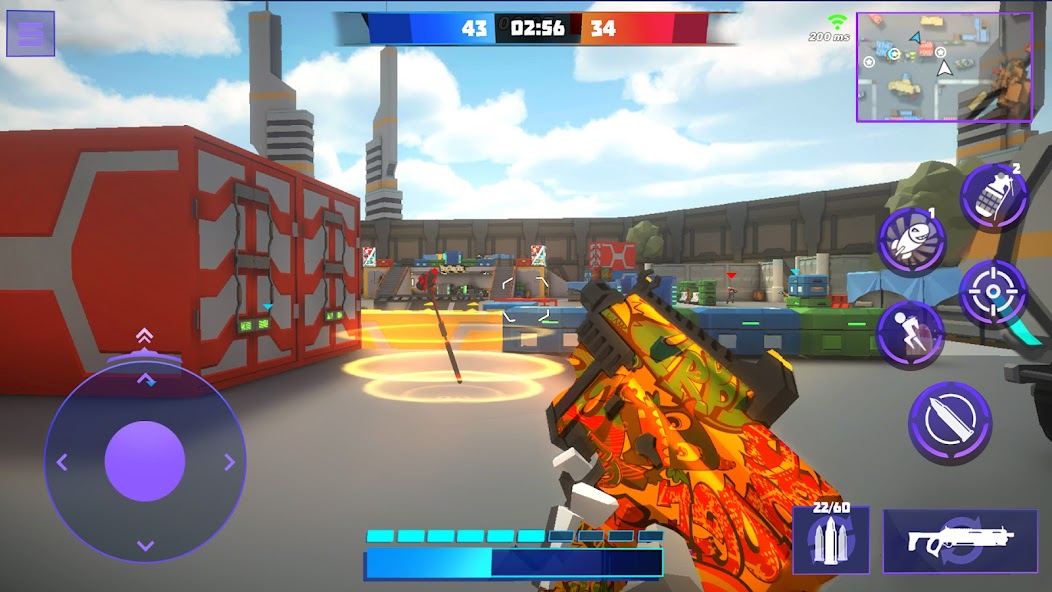Open the hamburger menu

[x=31, y=34]
